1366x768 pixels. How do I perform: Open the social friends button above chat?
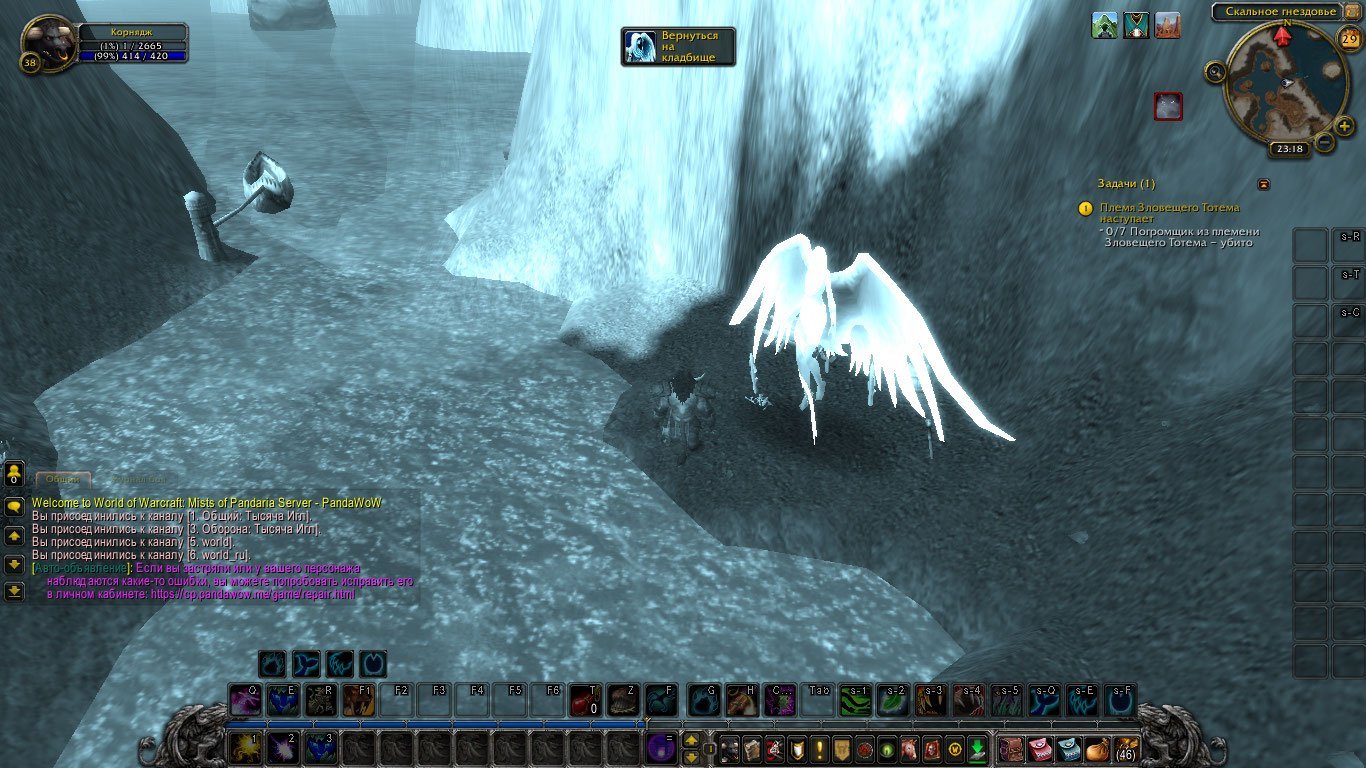14,472
